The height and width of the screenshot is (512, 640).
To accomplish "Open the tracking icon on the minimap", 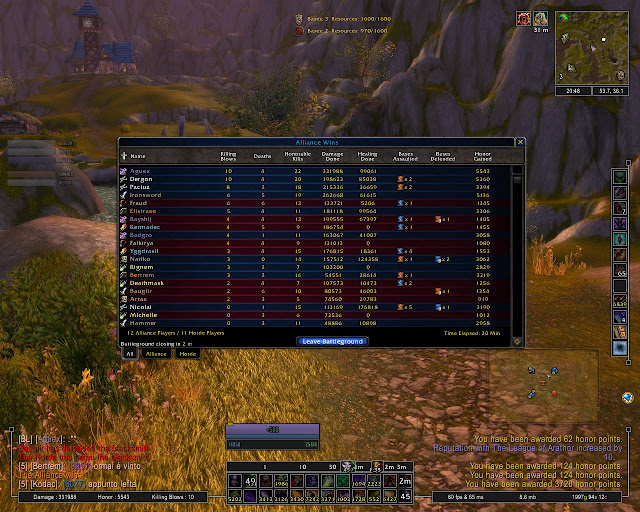I will (562, 17).
